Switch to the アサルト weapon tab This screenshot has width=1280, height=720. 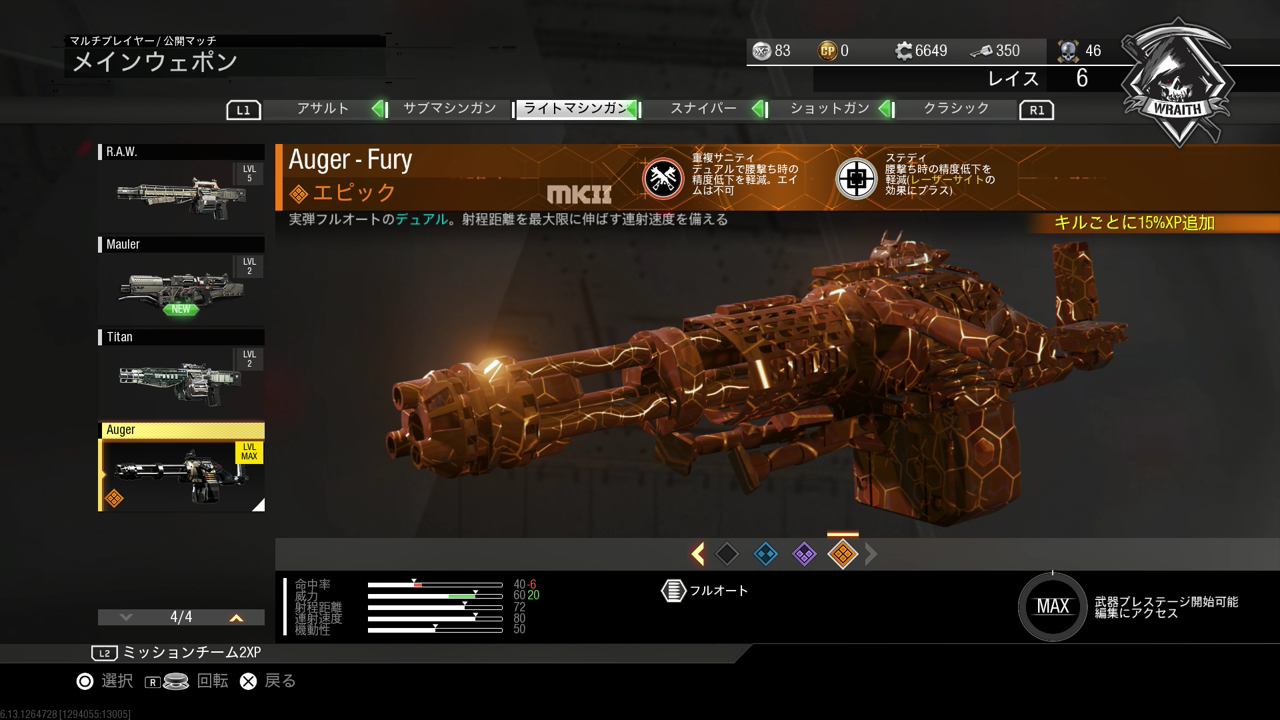click(323, 109)
